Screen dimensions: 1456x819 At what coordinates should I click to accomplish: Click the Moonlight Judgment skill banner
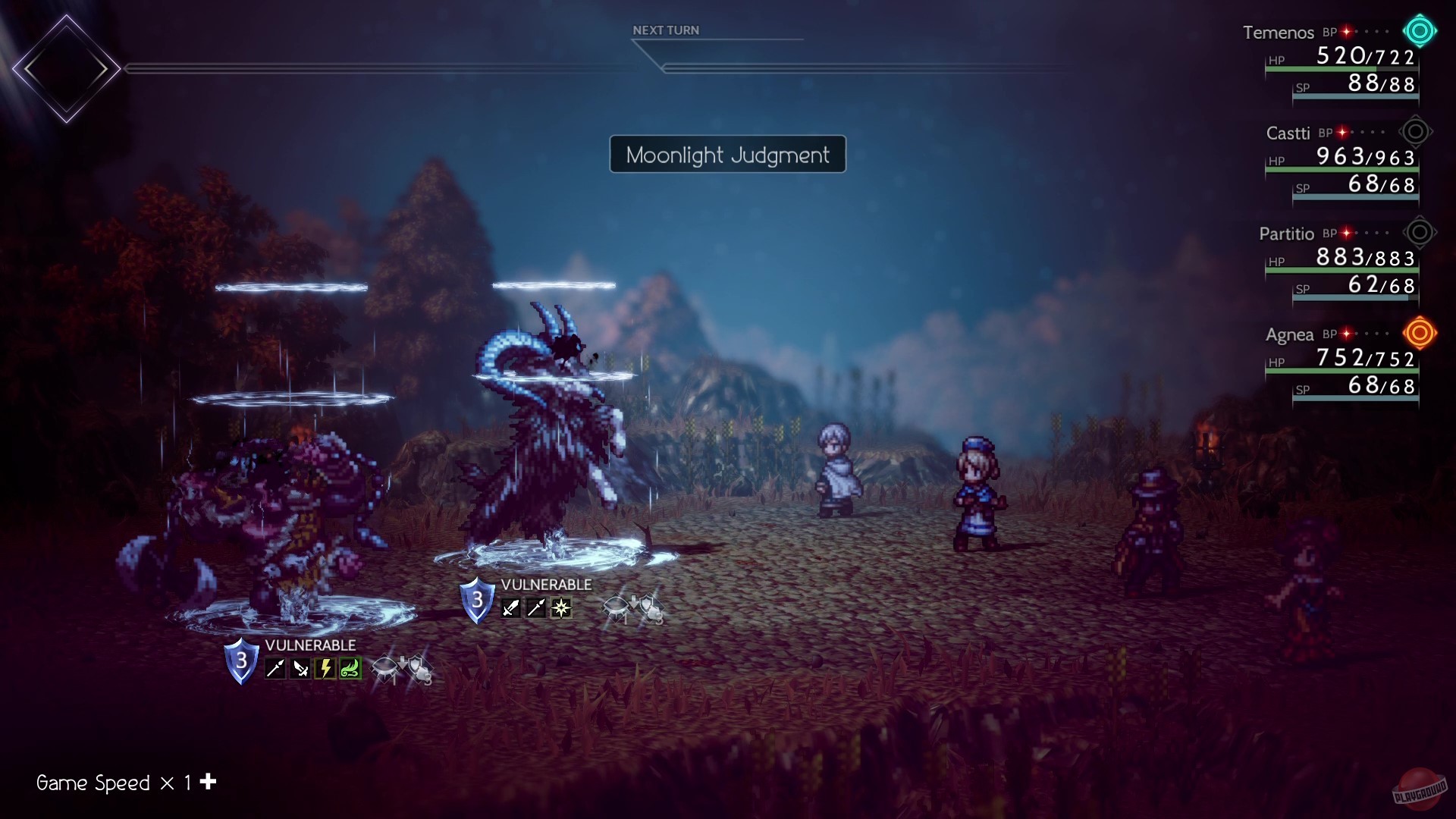pyautogui.click(x=727, y=155)
